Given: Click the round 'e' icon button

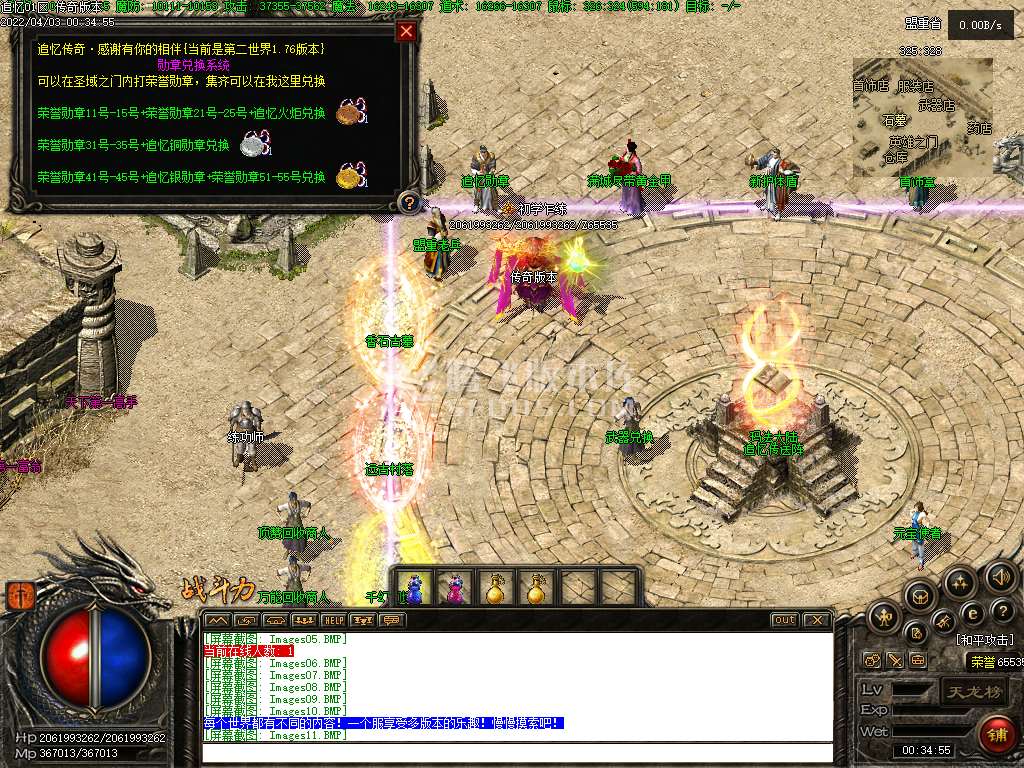Looking at the screenshot, I should click(971, 612).
